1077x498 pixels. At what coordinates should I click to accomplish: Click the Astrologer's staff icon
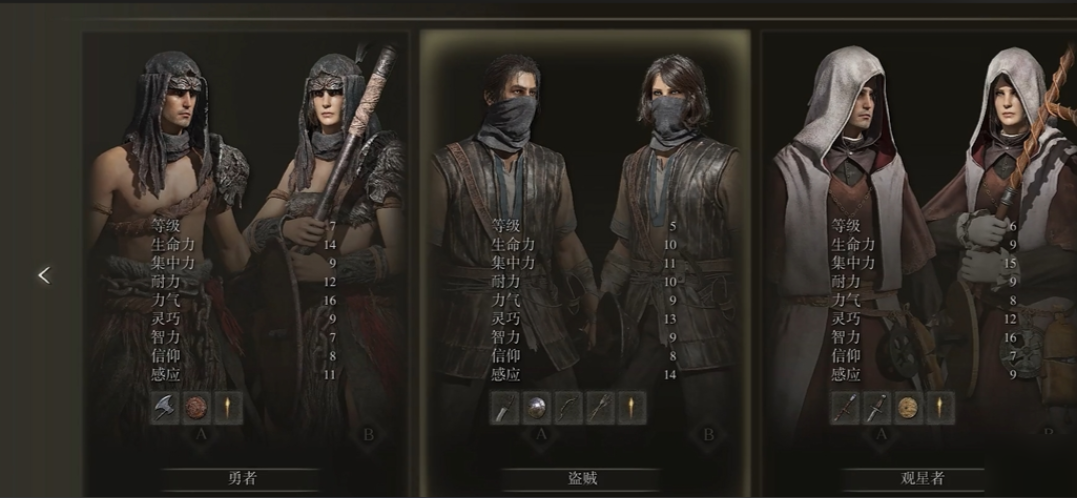(847, 407)
